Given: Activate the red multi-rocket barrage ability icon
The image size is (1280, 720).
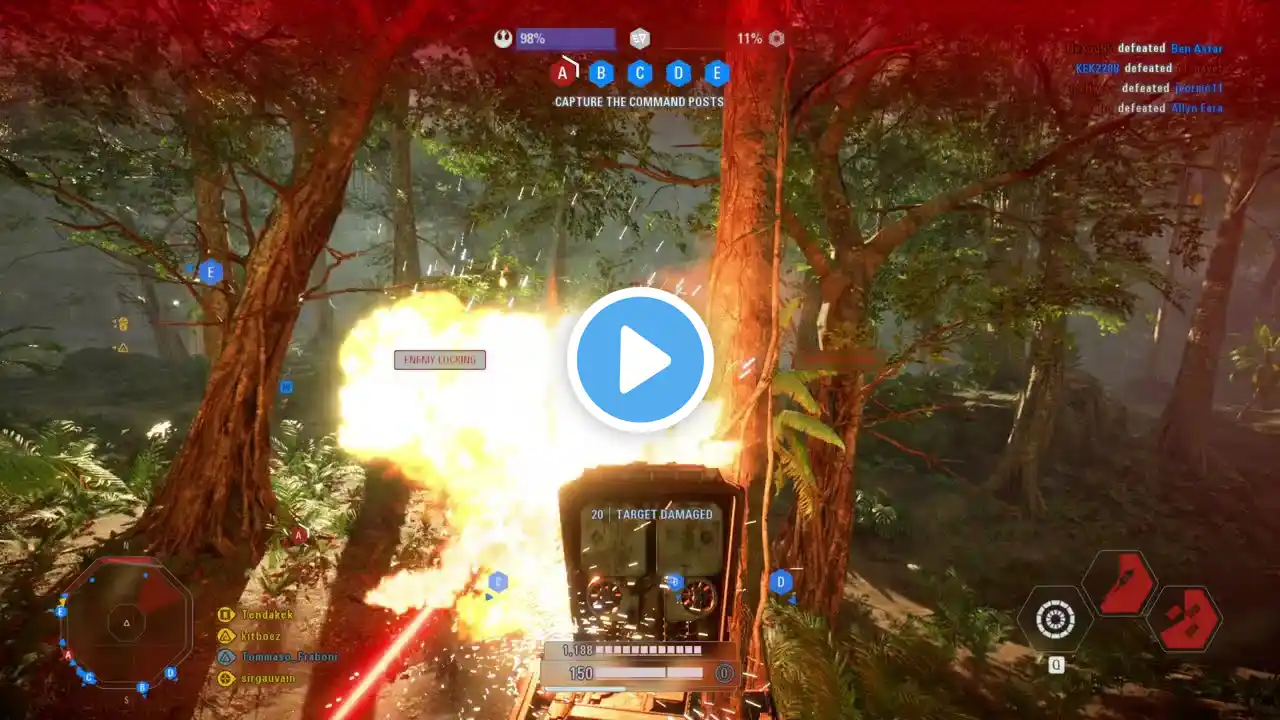Looking at the screenshot, I should [x=1184, y=620].
